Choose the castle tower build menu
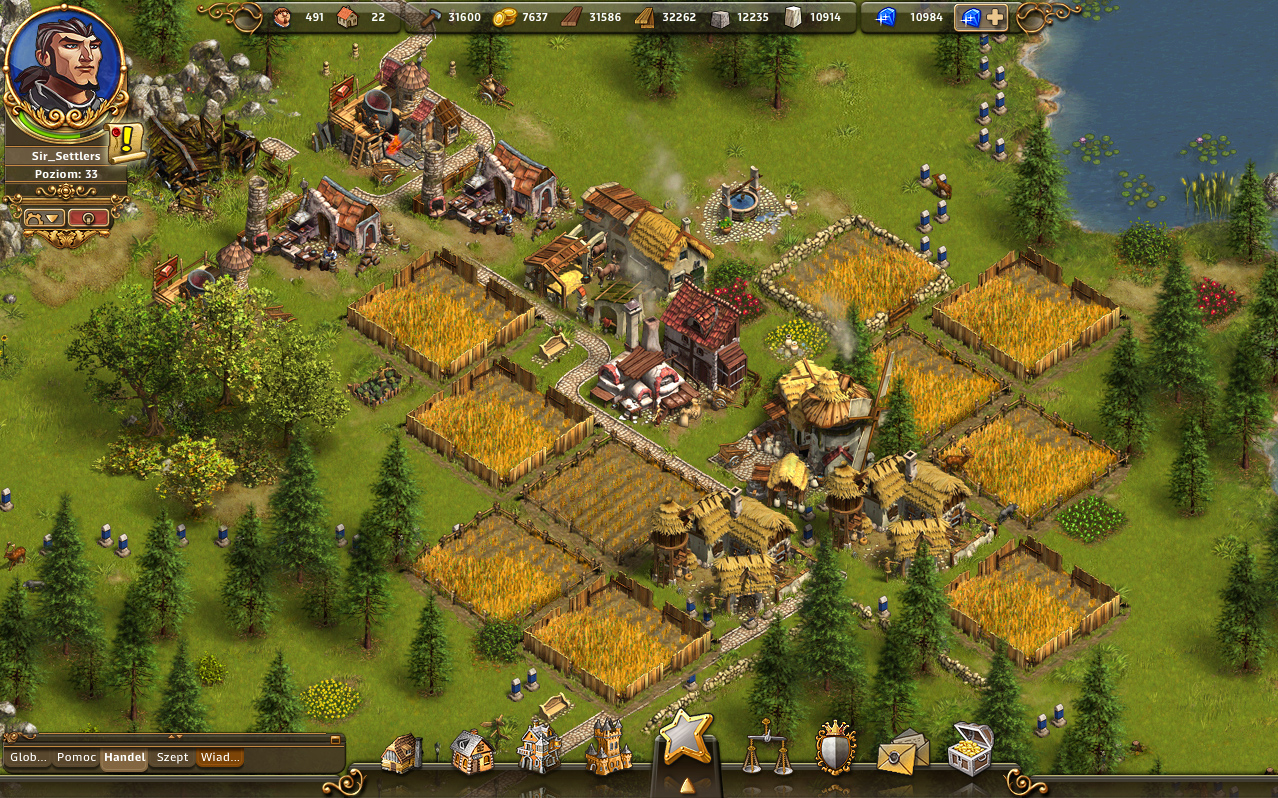 [x=607, y=746]
